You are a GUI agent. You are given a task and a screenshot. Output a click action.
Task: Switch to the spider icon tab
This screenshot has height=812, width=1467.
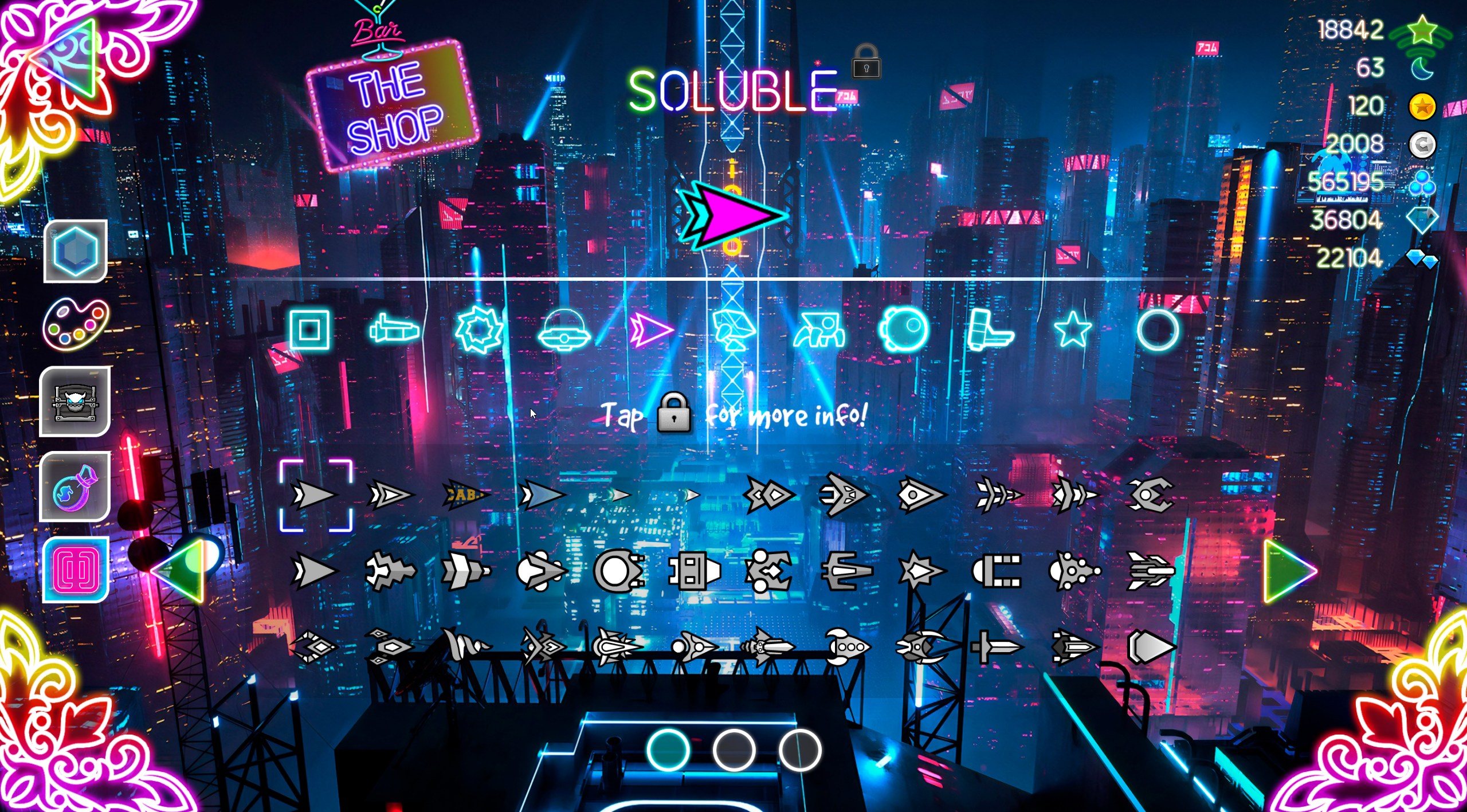click(x=819, y=331)
